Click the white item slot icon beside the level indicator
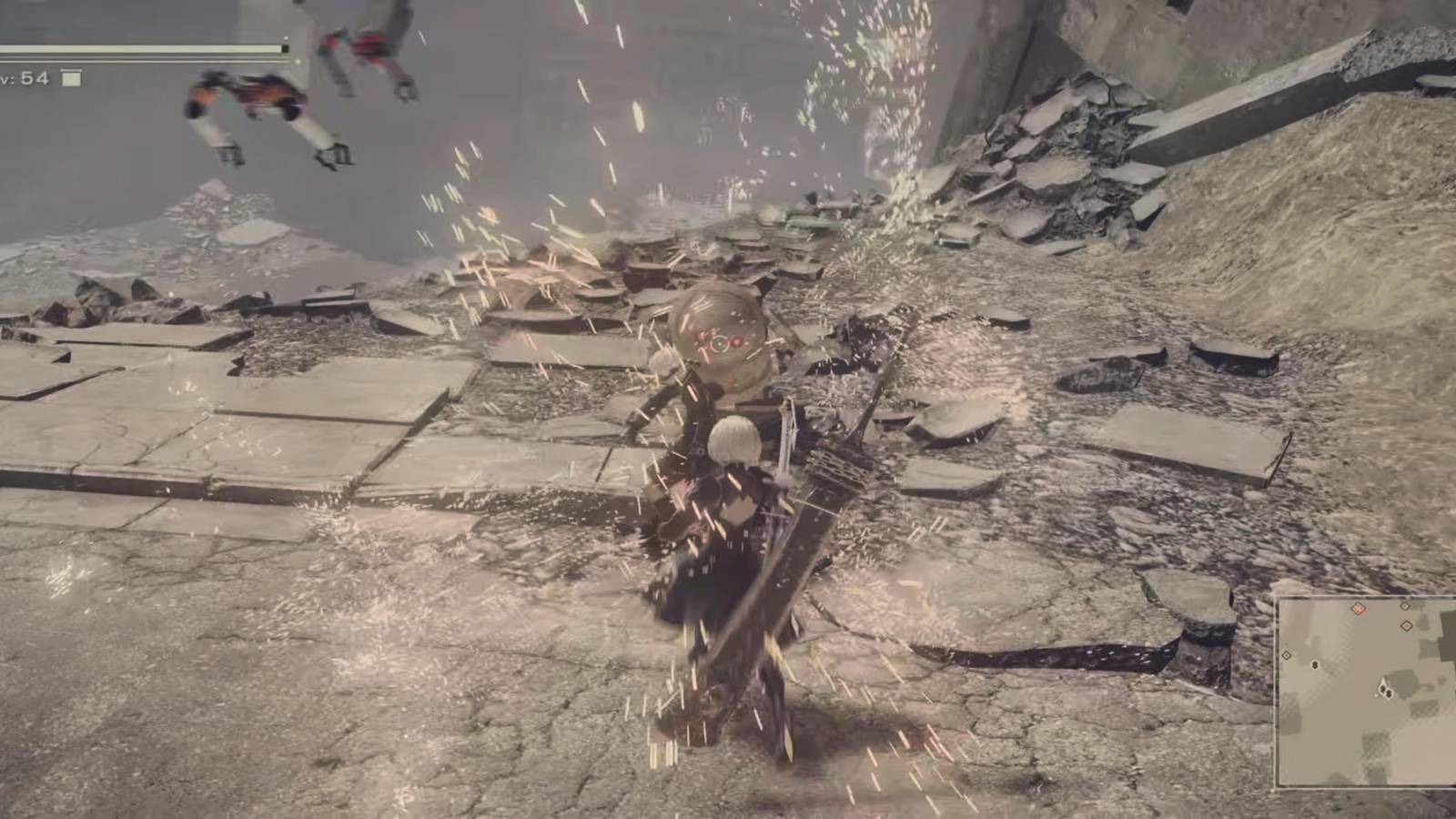Viewport: 1456px width, 819px height. 70,78
